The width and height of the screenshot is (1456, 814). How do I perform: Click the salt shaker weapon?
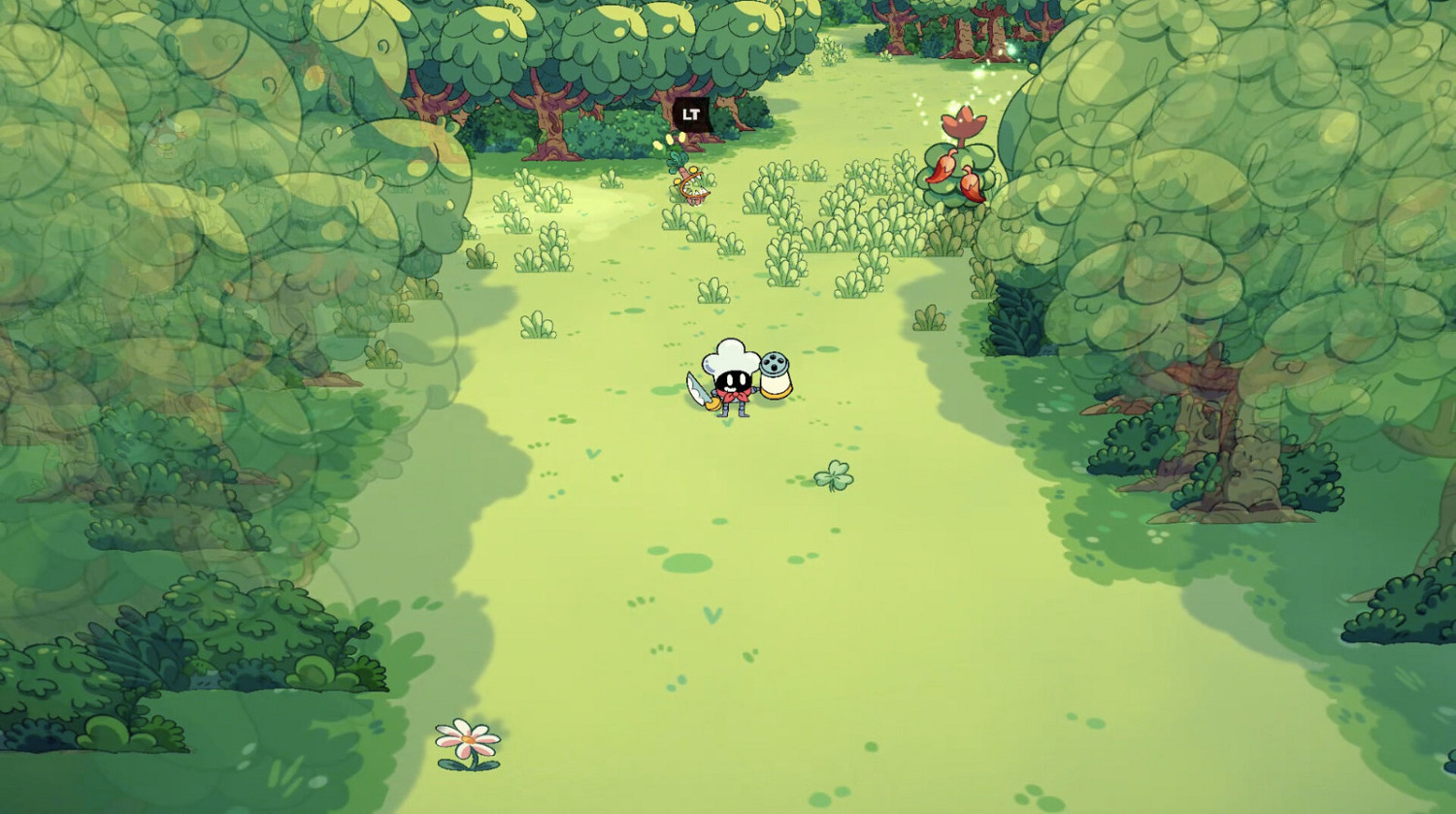(777, 376)
